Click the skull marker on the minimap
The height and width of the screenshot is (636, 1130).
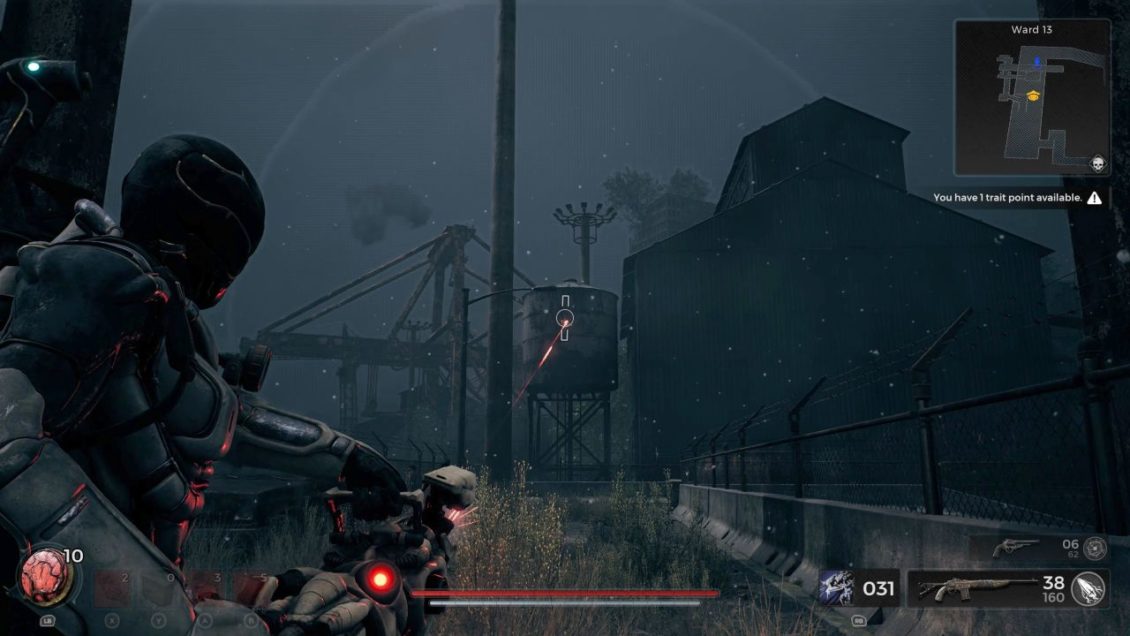pyautogui.click(x=1096, y=163)
